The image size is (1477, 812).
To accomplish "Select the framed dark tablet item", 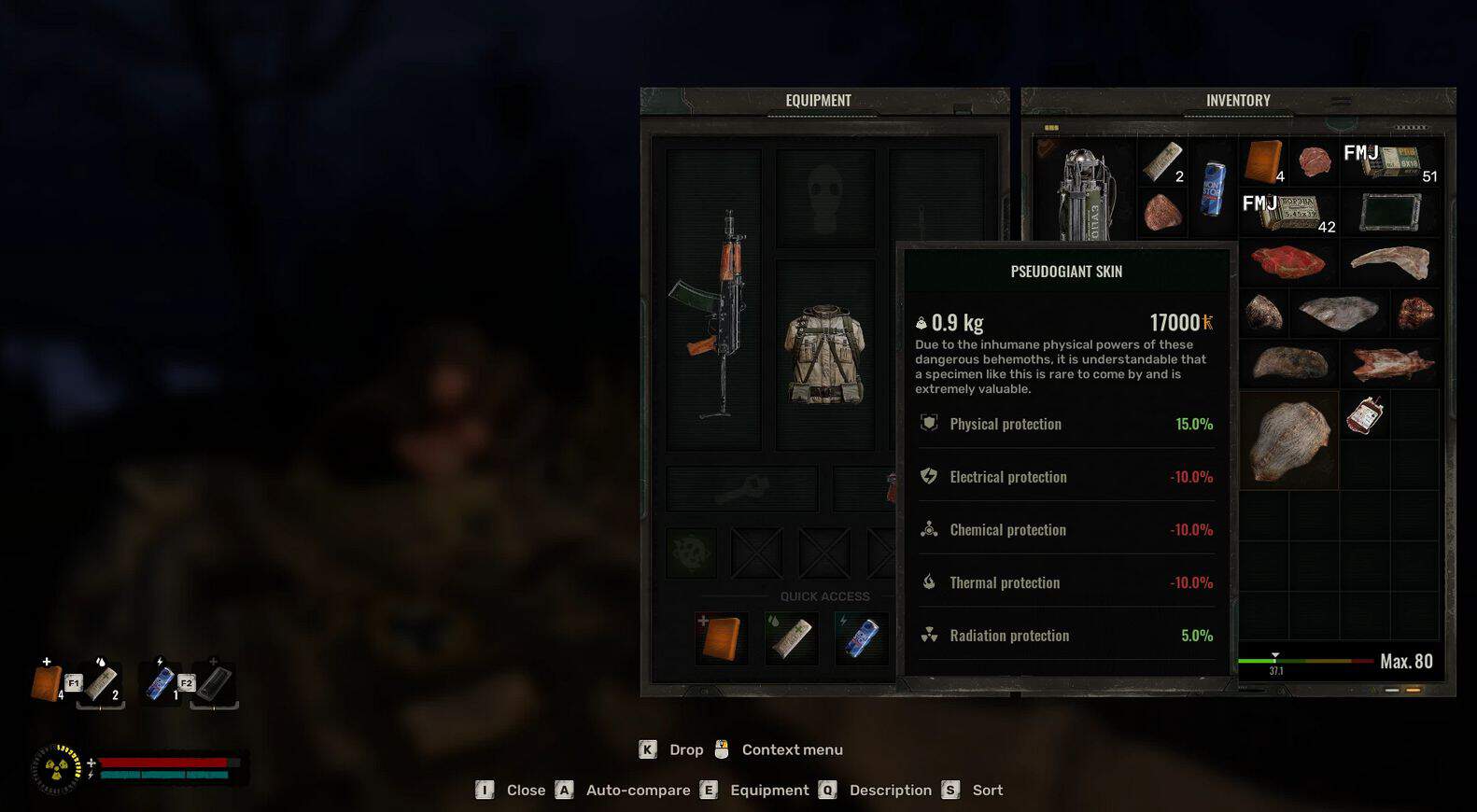I will [1390, 212].
